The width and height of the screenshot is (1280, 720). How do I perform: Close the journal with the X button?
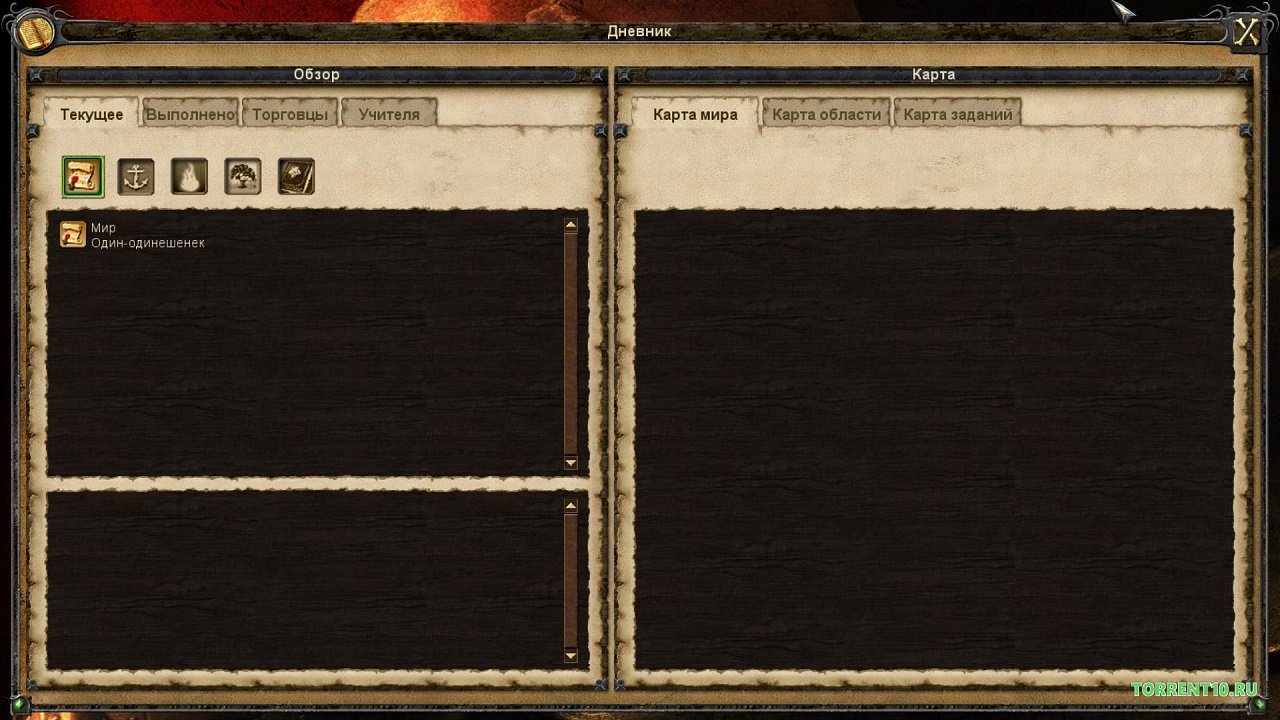click(1246, 33)
